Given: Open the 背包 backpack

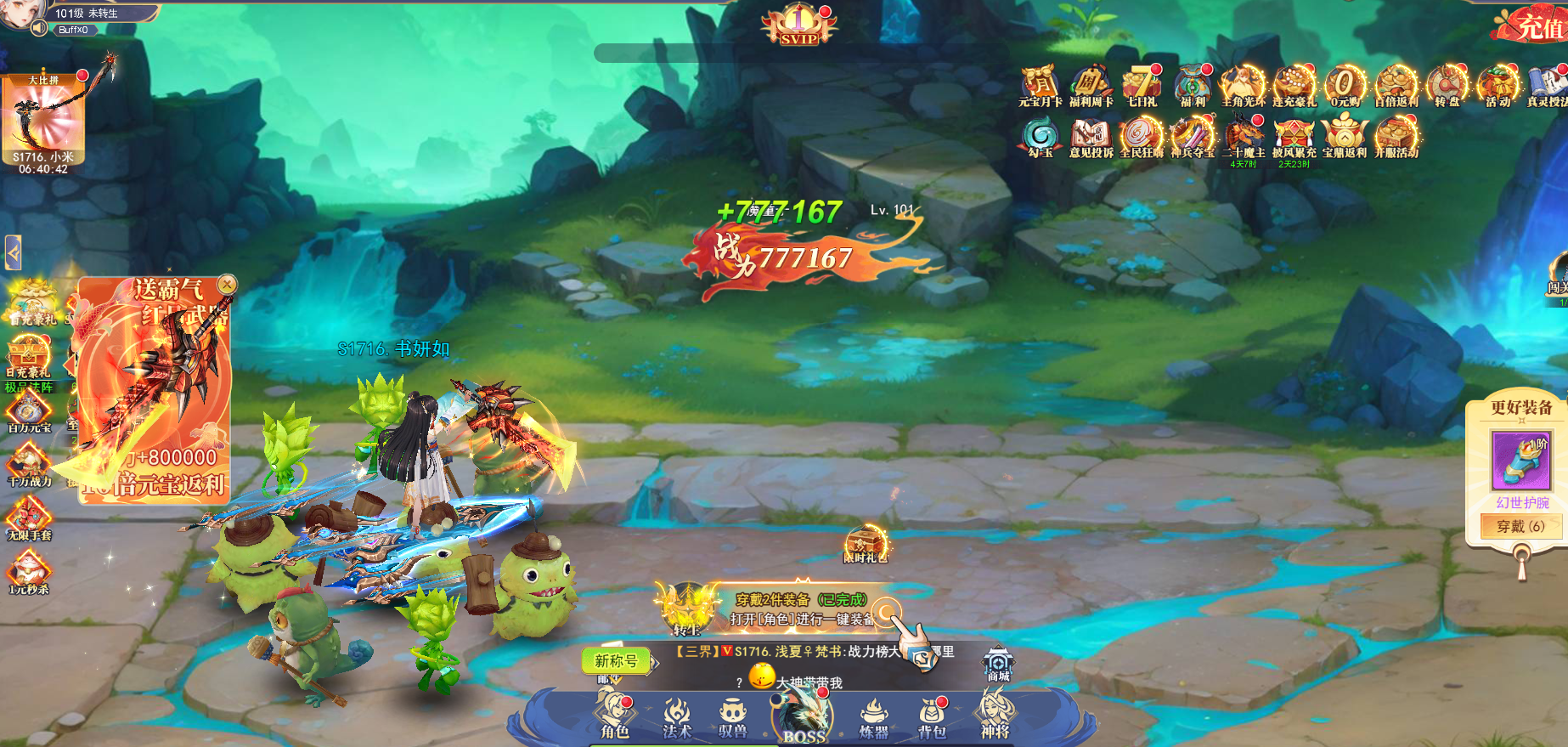Looking at the screenshot, I should pyautogui.click(x=933, y=717).
